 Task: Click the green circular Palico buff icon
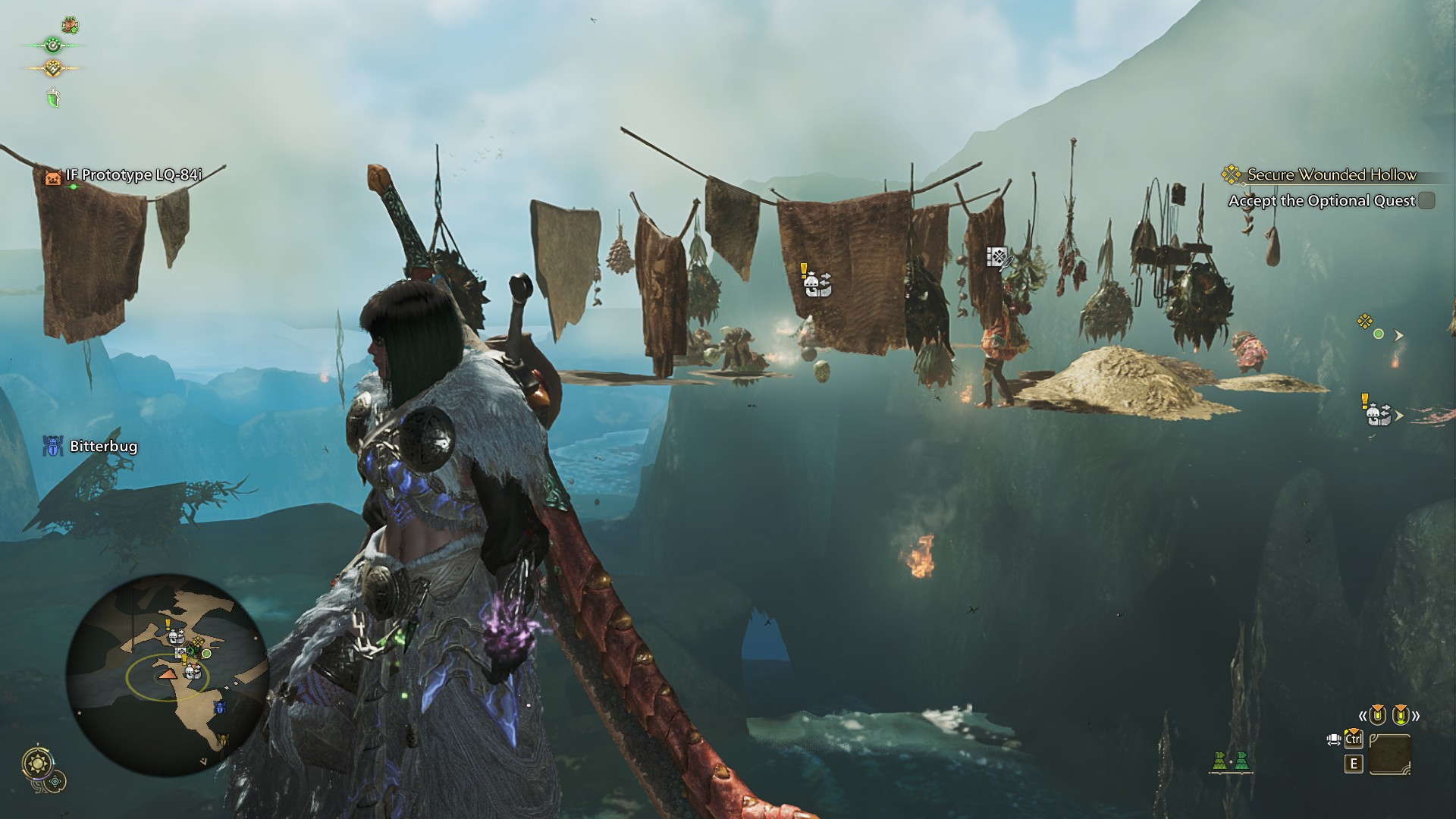pyautogui.click(x=52, y=45)
